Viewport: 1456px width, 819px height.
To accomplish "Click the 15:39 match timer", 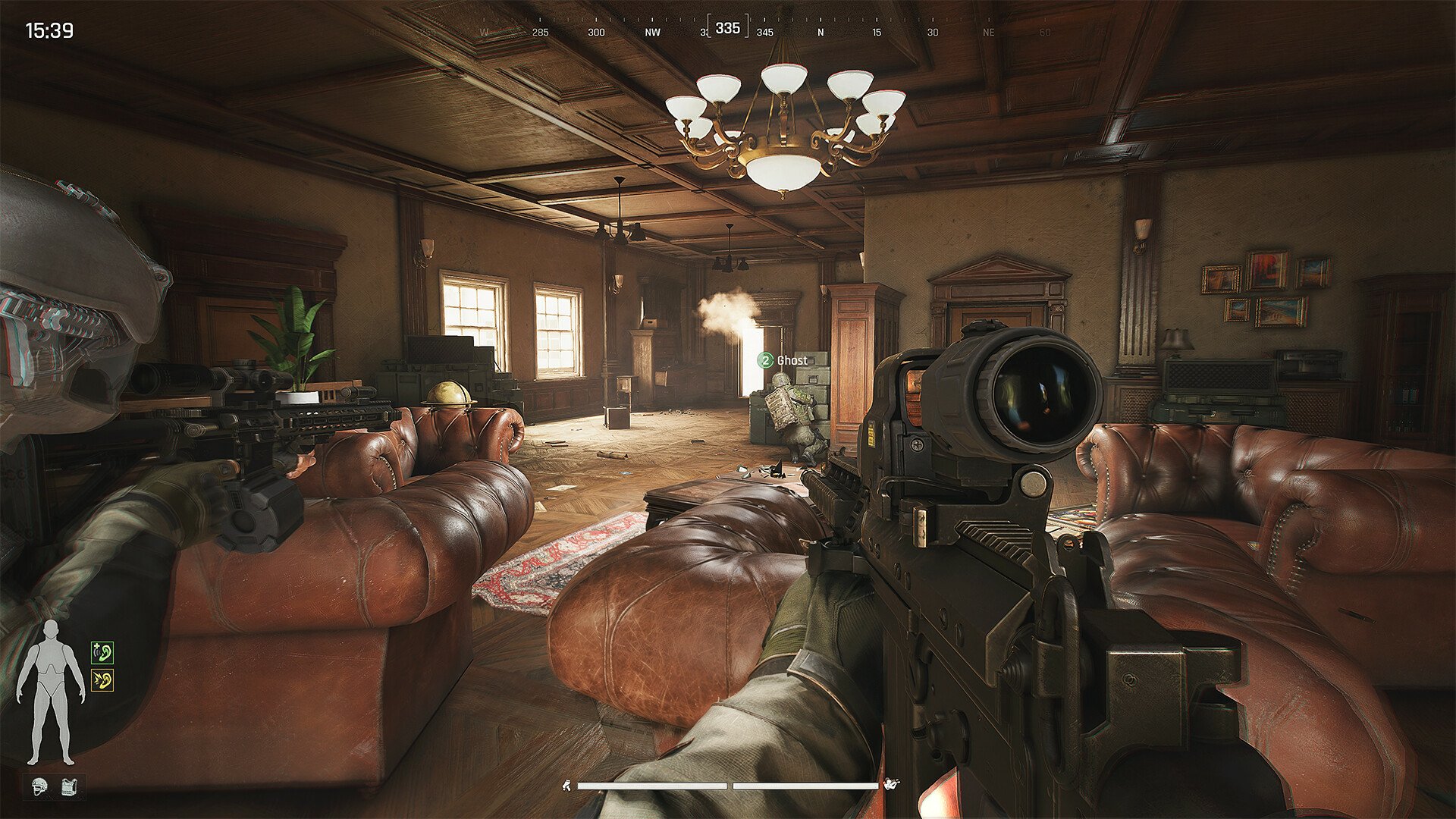I will pos(49,31).
